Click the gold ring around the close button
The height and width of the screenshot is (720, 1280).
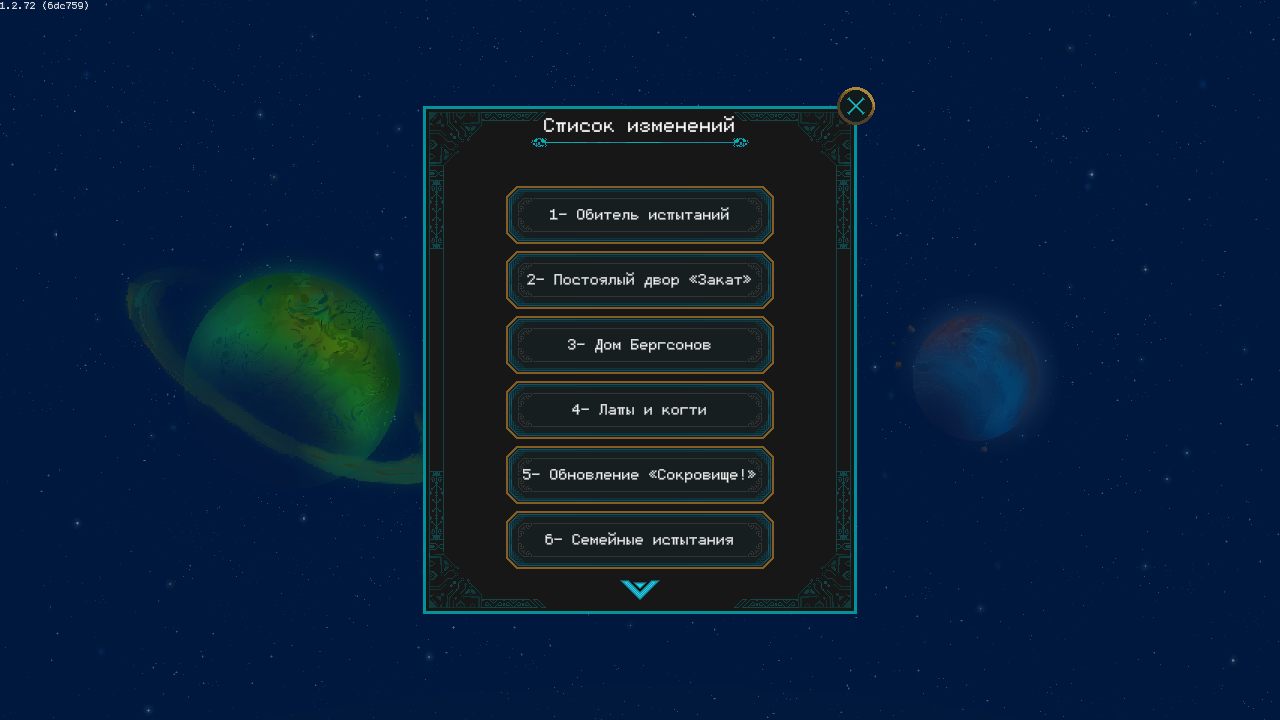[855, 90]
